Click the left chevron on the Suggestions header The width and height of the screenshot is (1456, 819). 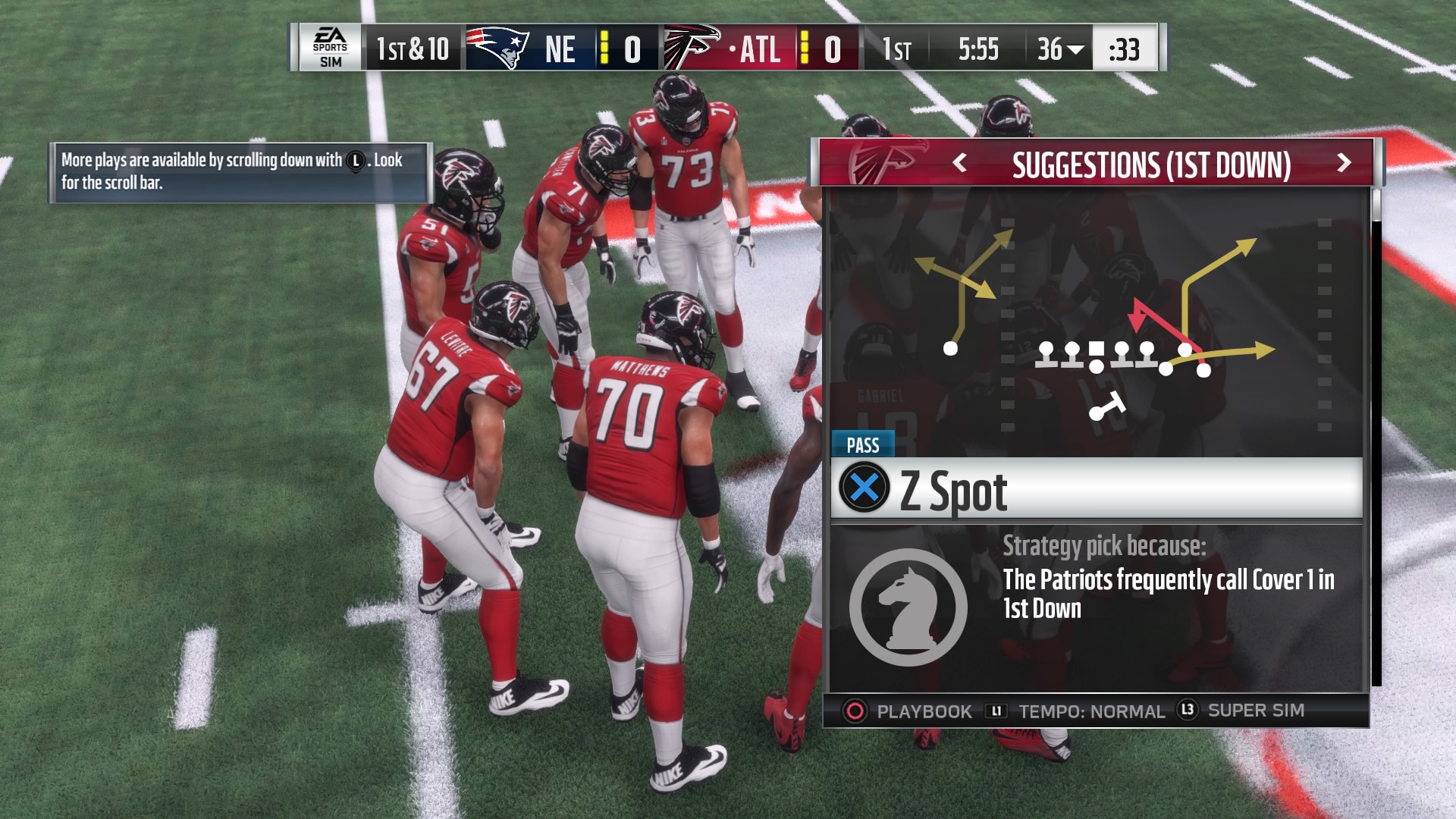click(x=961, y=164)
